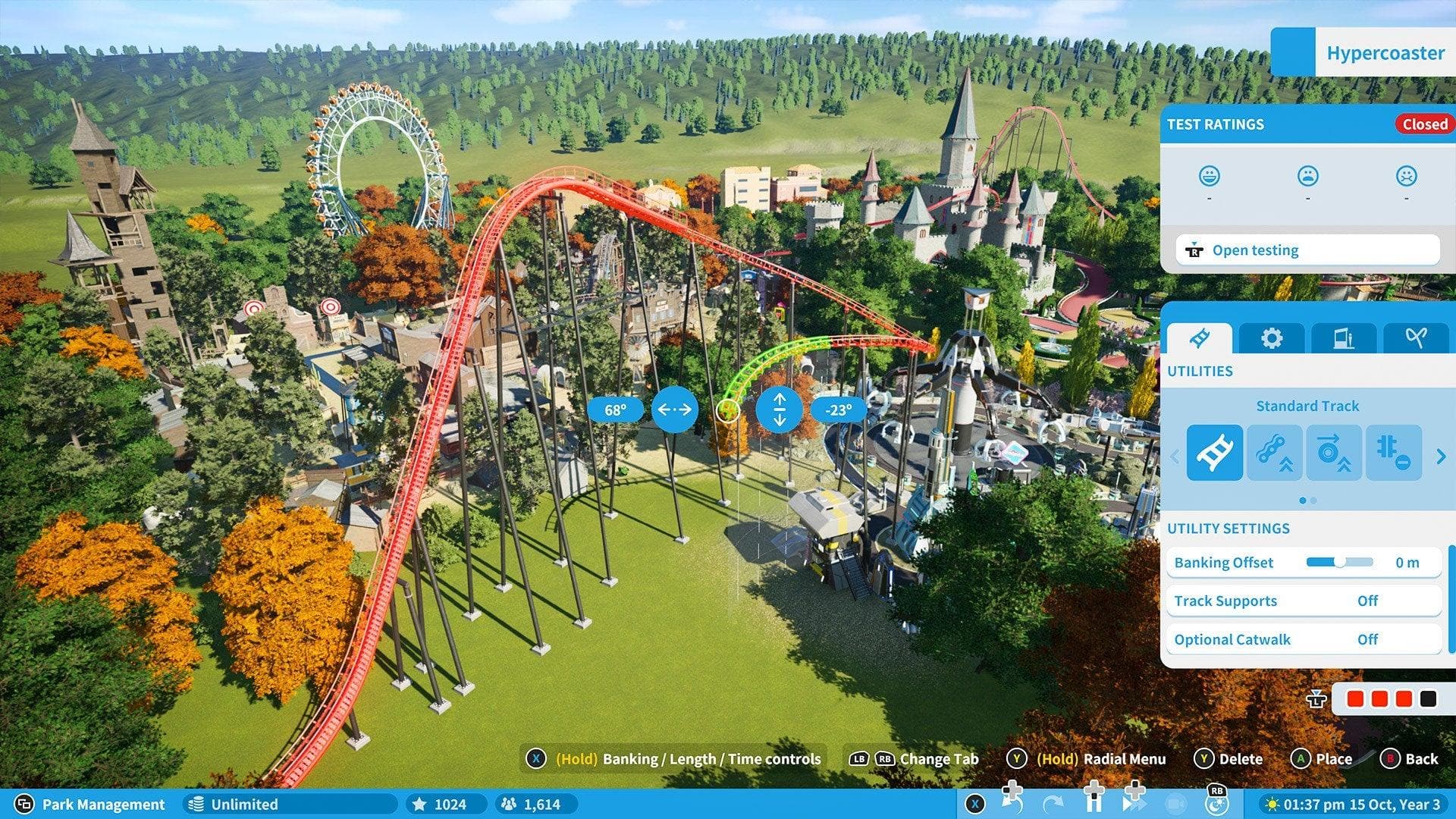Image resolution: width=1456 pixels, height=819 pixels.
Task: Activate the fast-forward speed control
Action: tap(1134, 802)
